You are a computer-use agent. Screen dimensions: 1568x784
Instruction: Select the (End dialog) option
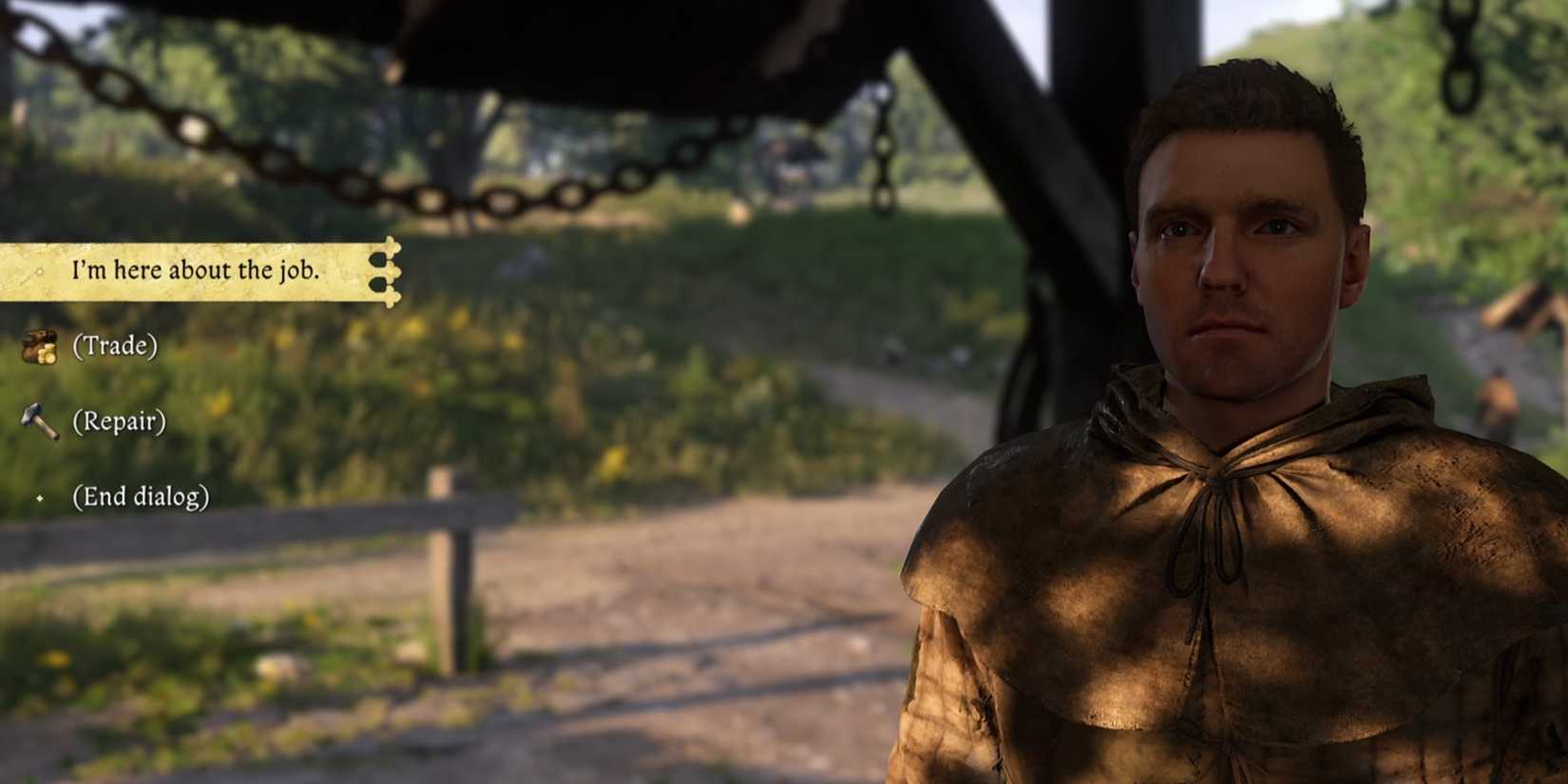(x=140, y=495)
